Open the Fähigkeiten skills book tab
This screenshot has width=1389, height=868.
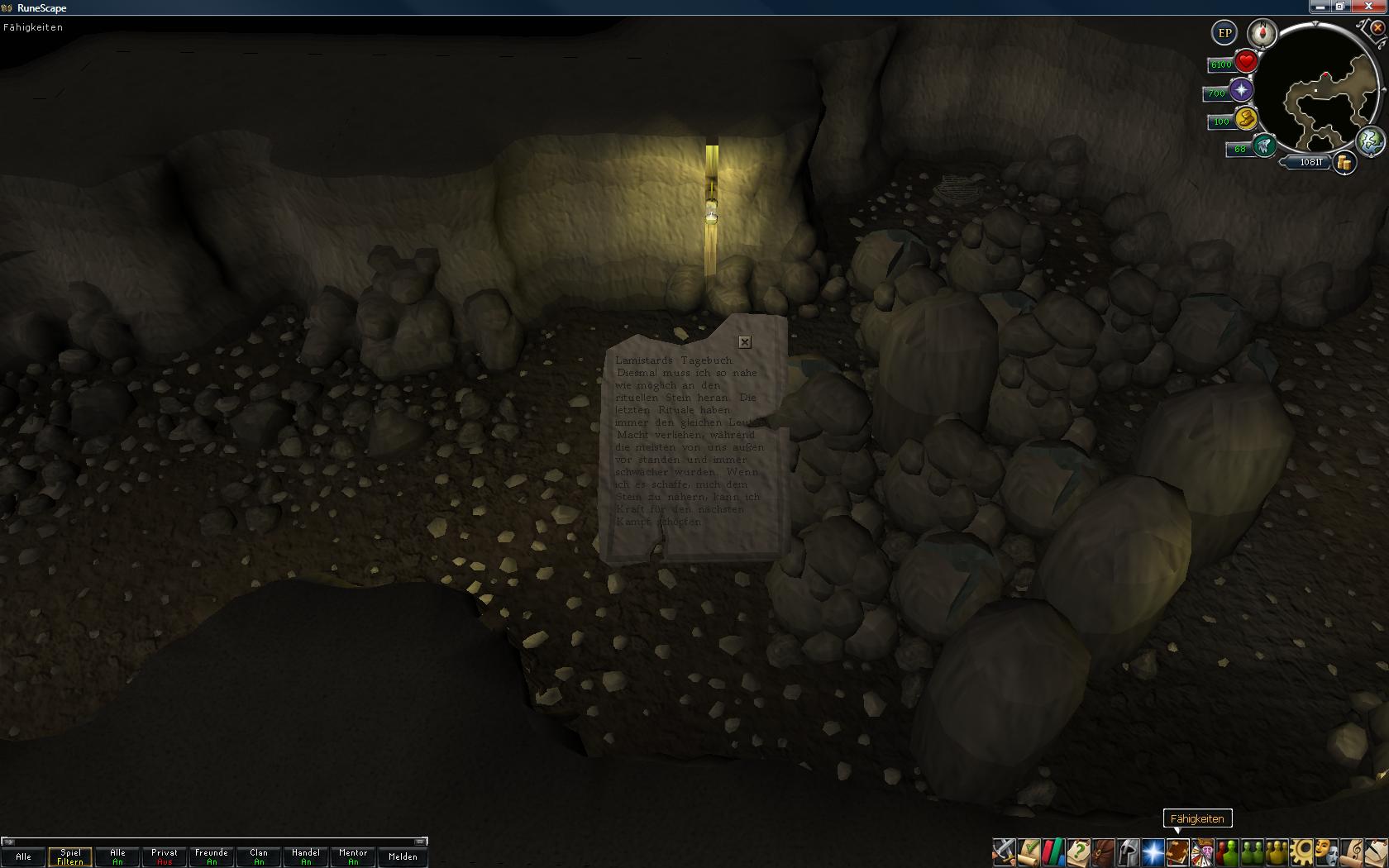coord(1177,851)
